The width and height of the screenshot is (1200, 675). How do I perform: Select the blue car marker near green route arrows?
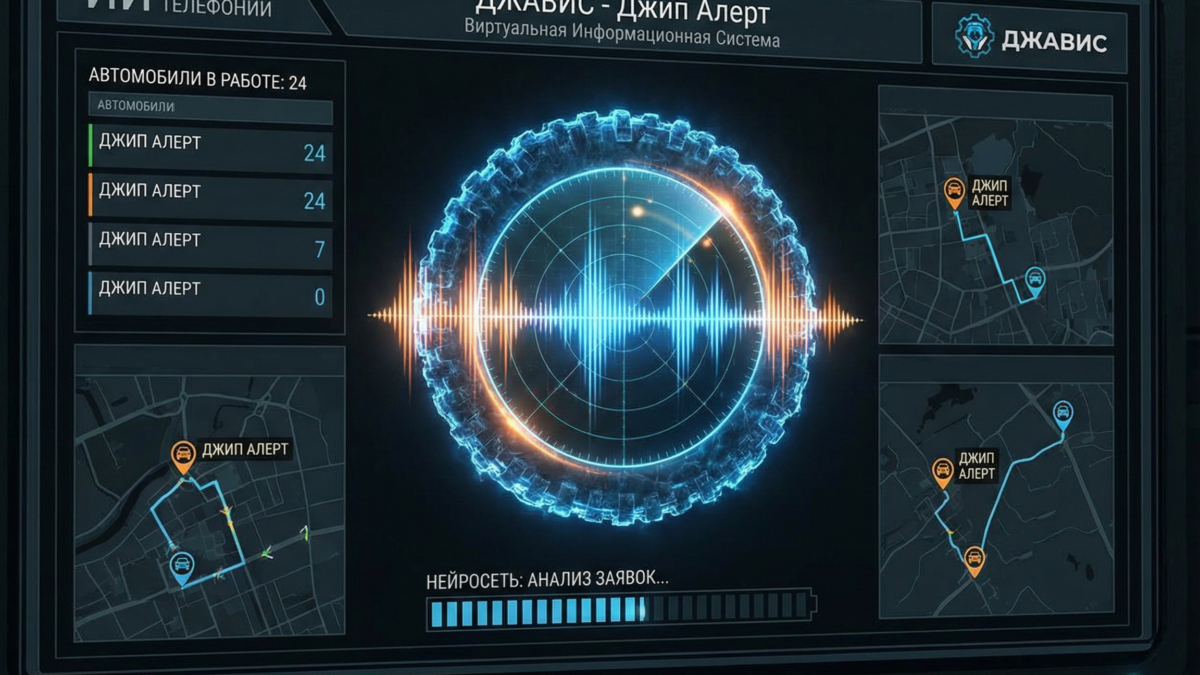(182, 567)
